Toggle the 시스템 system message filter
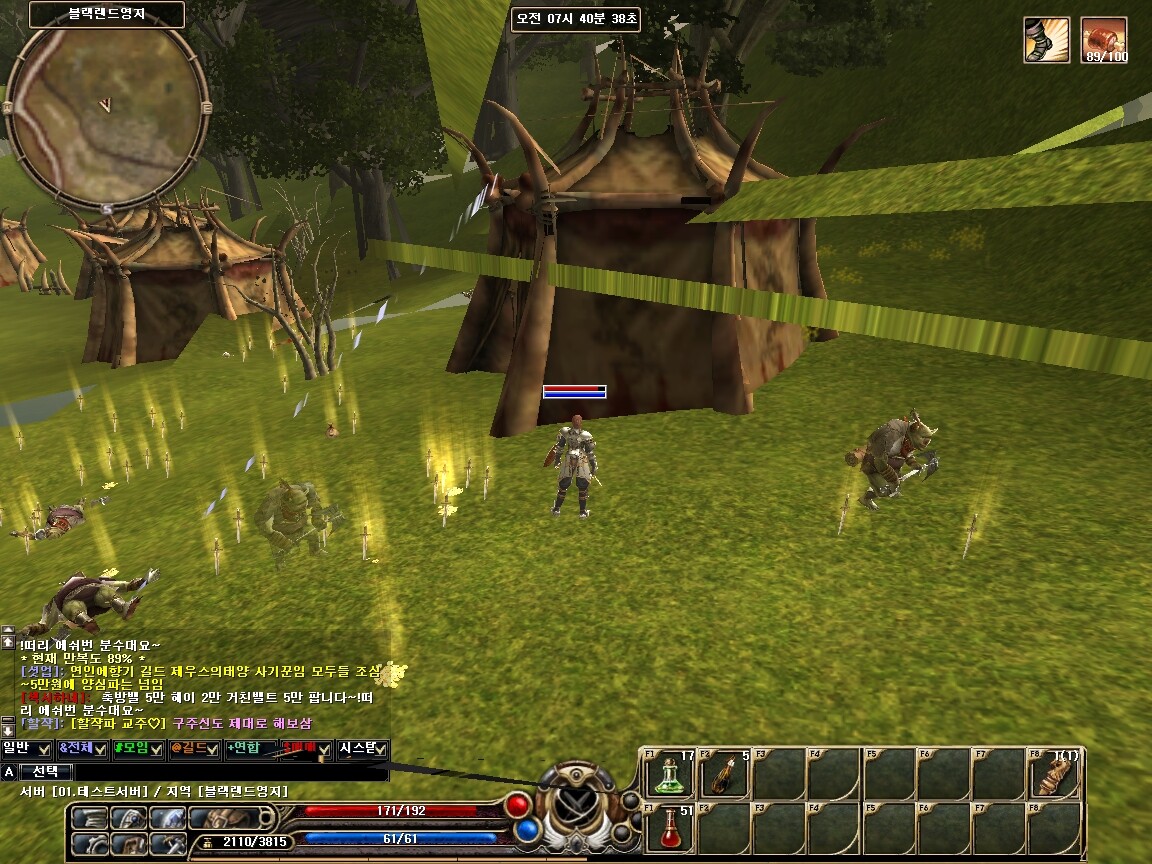 click(x=363, y=748)
